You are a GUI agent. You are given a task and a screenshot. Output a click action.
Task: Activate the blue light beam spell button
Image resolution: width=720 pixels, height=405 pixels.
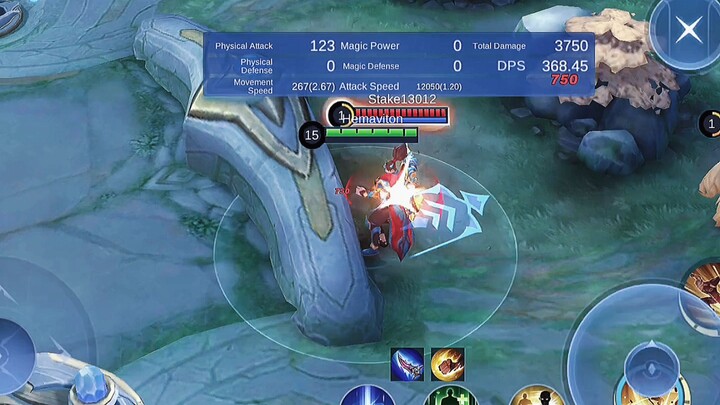[368, 397]
